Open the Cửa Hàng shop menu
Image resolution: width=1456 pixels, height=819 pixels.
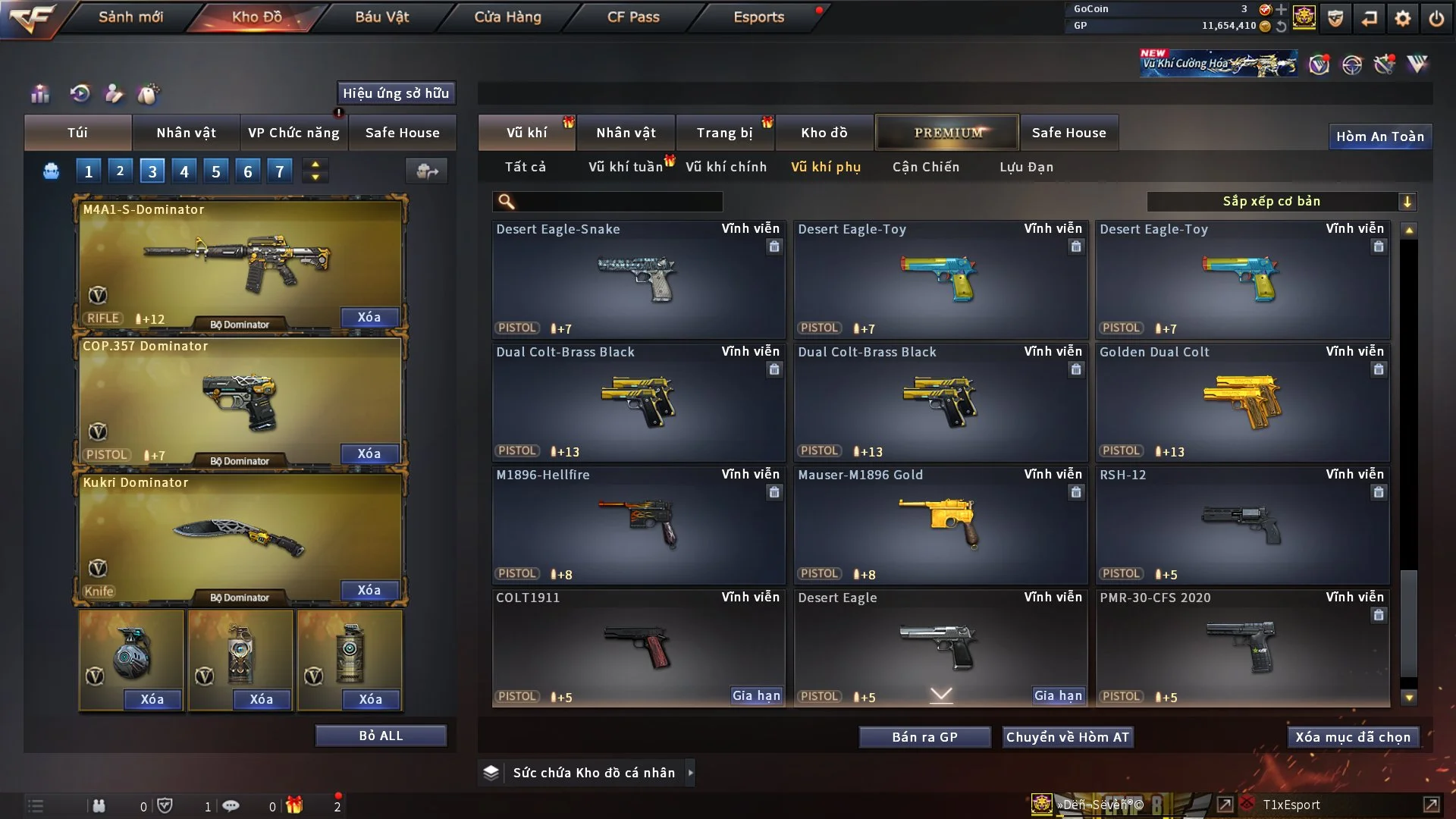(x=507, y=17)
